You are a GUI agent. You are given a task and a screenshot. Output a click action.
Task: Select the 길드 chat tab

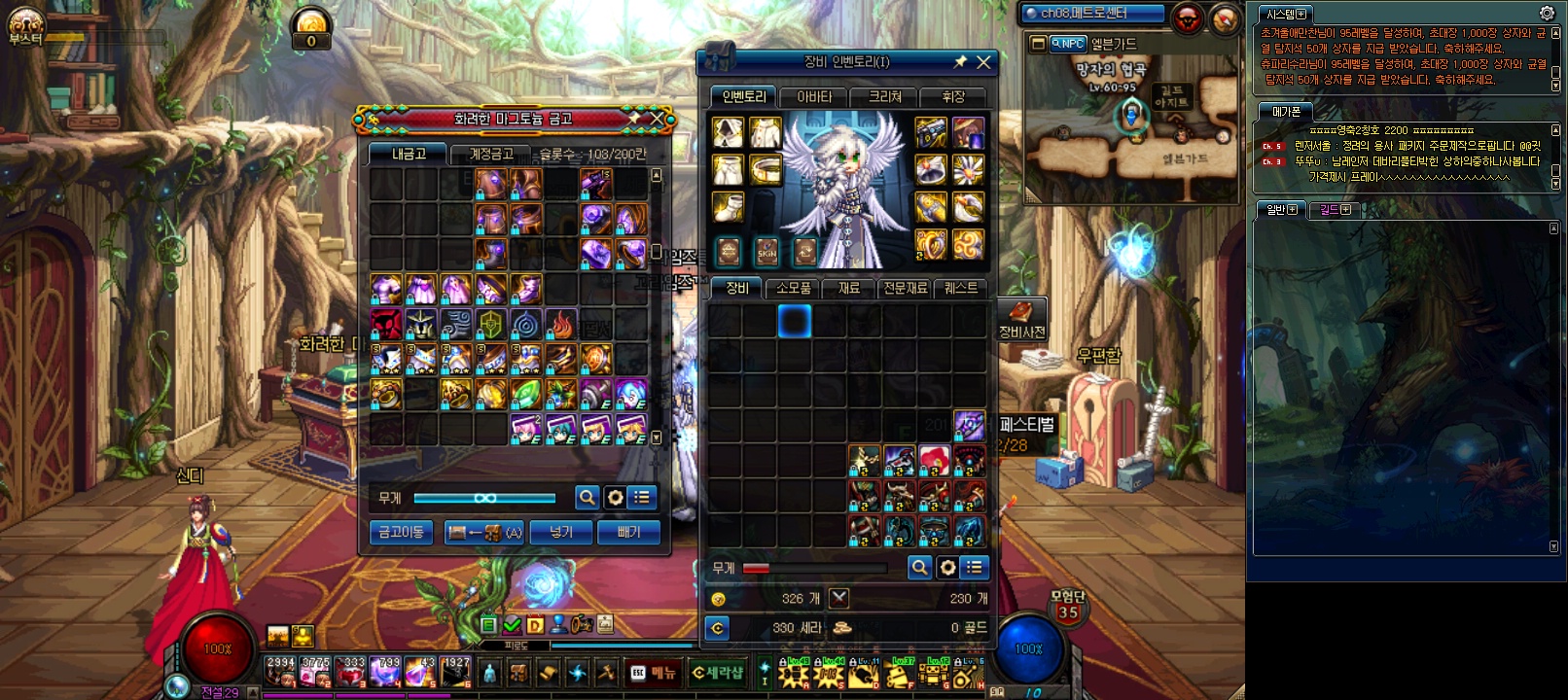[1333, 209]
